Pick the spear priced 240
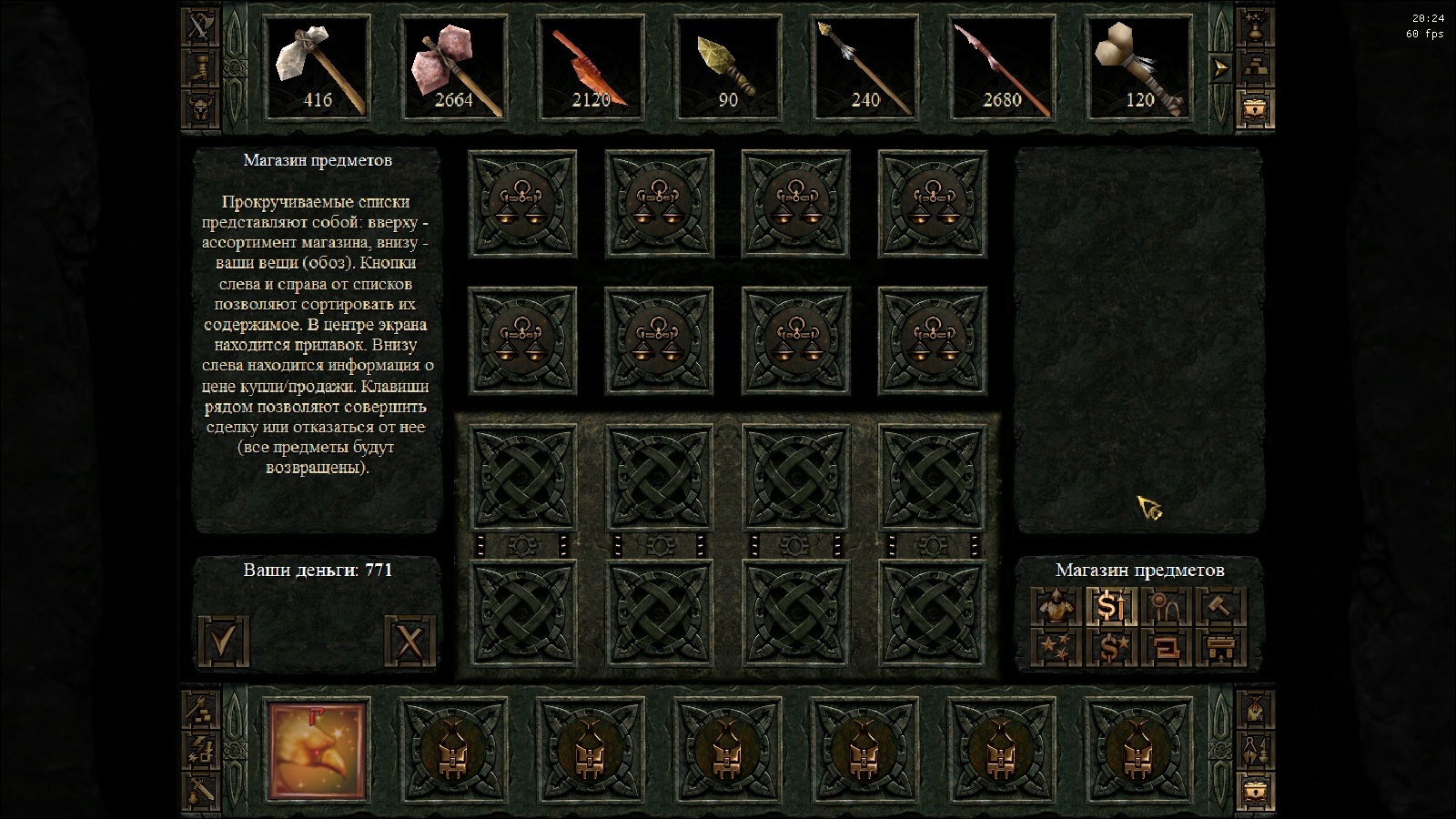Screen dimensions: 1456x819 (864, 68)
